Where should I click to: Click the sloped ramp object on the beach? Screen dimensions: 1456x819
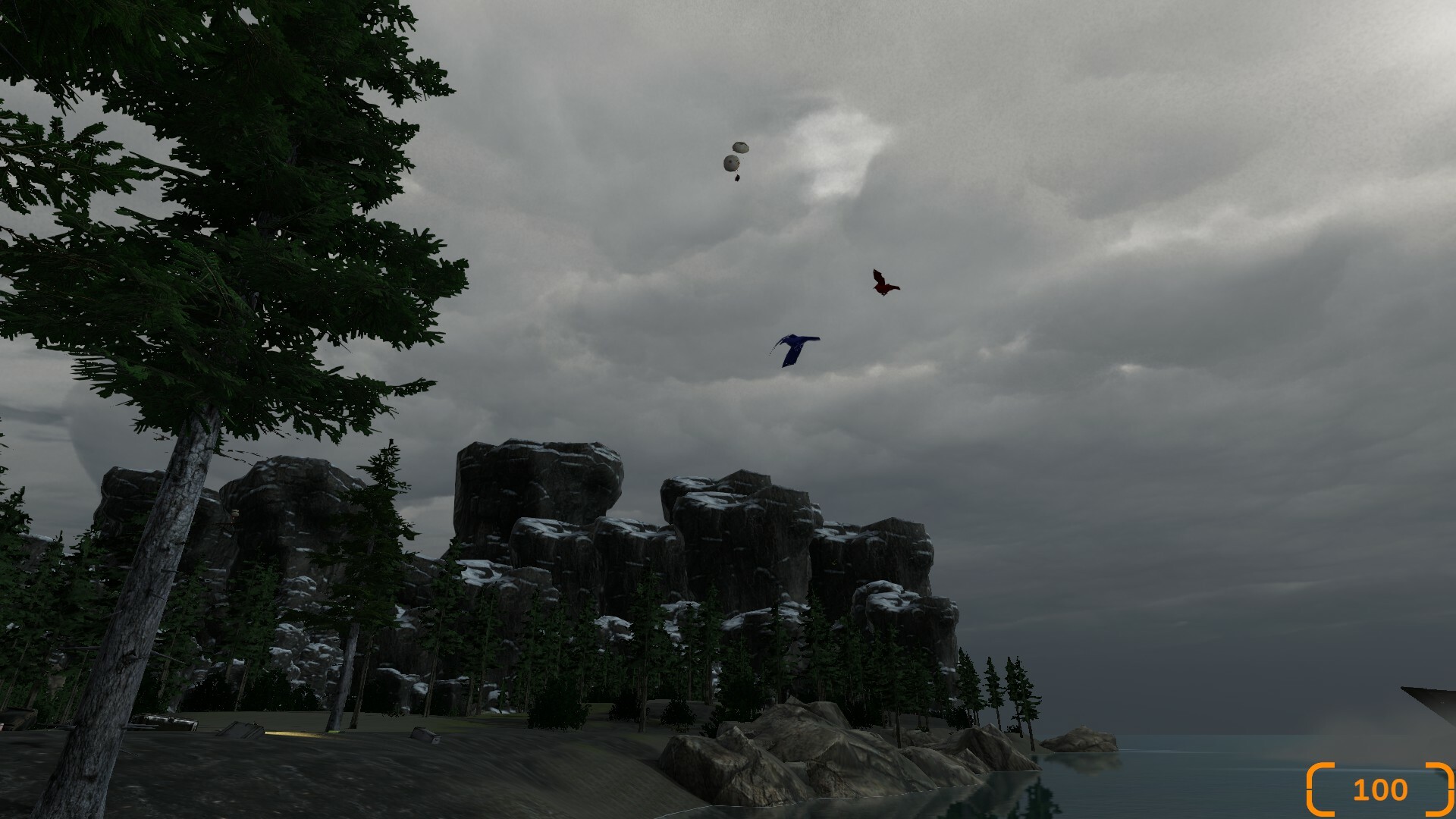pyautogui.click(x=240, y=730)
